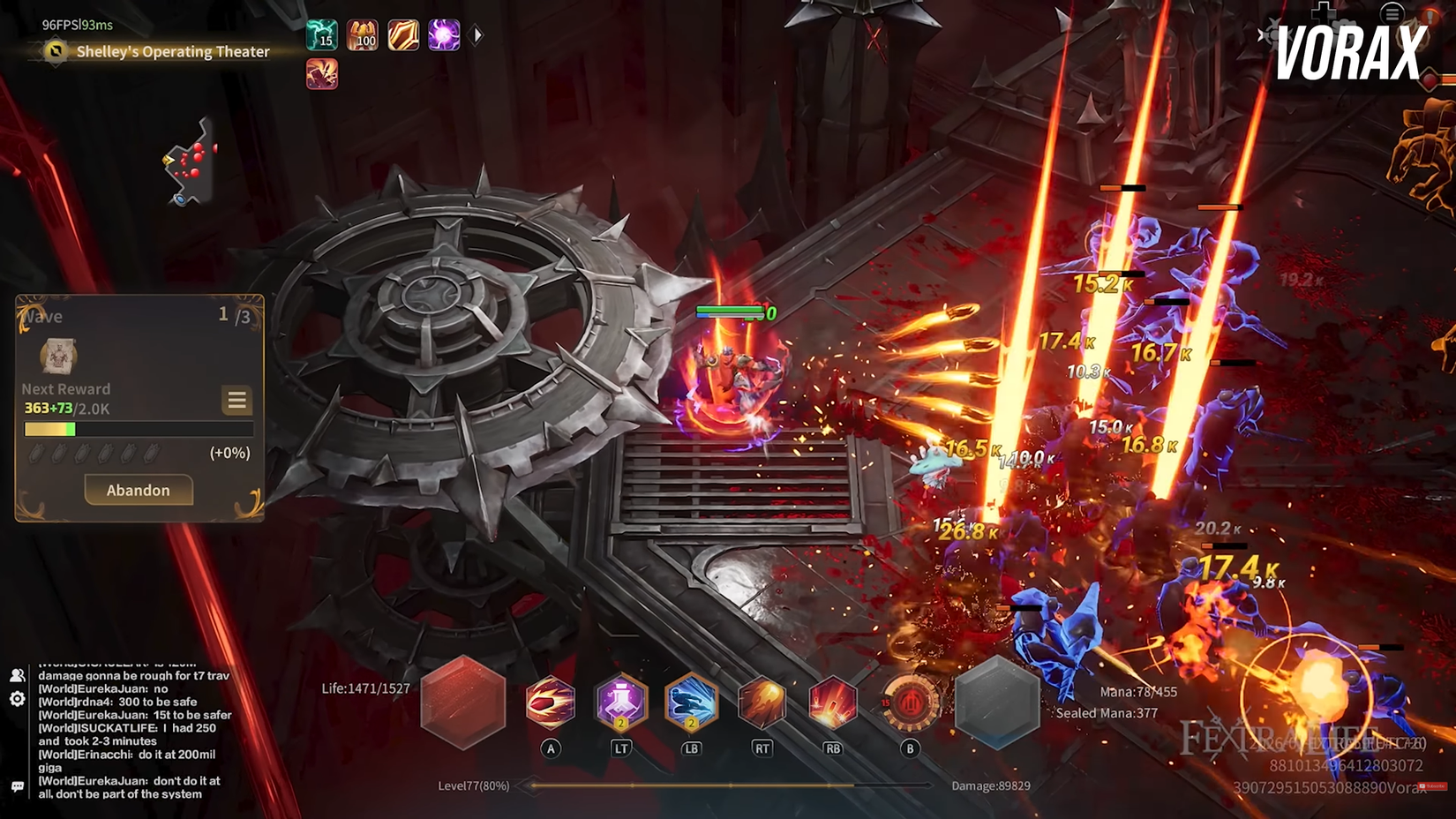Viewport: 1456px width, 819px height.
Task: Check the purple orb buff icon
Action: pos(444,35)
